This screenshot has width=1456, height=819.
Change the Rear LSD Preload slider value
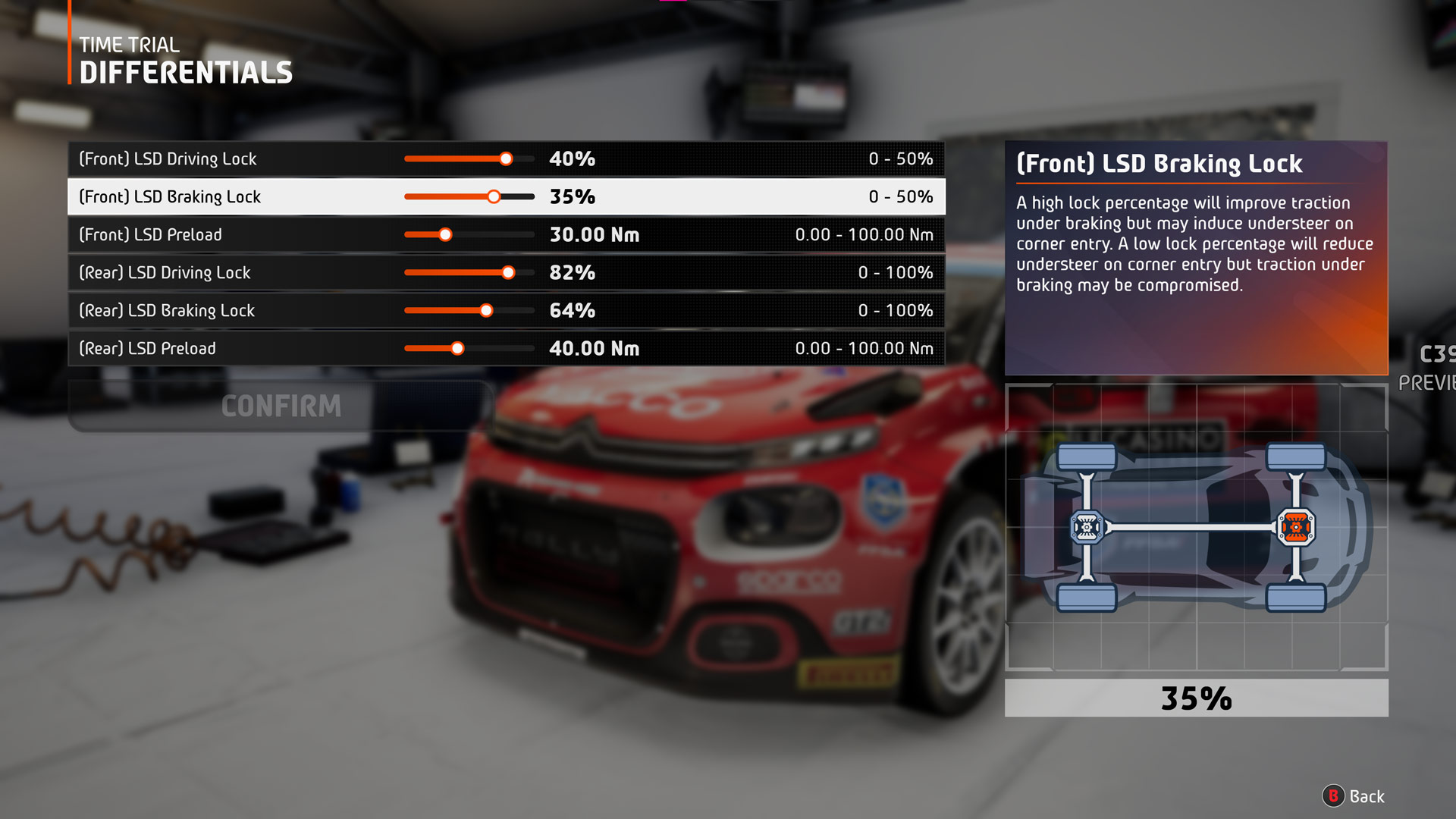click(x=457, y=349)
